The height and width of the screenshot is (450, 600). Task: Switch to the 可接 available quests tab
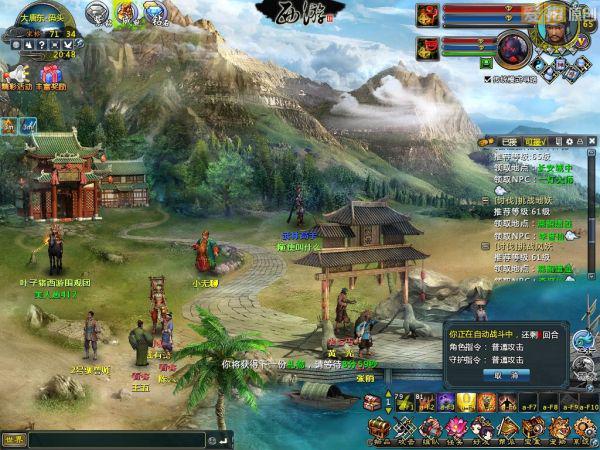point(534,142)
